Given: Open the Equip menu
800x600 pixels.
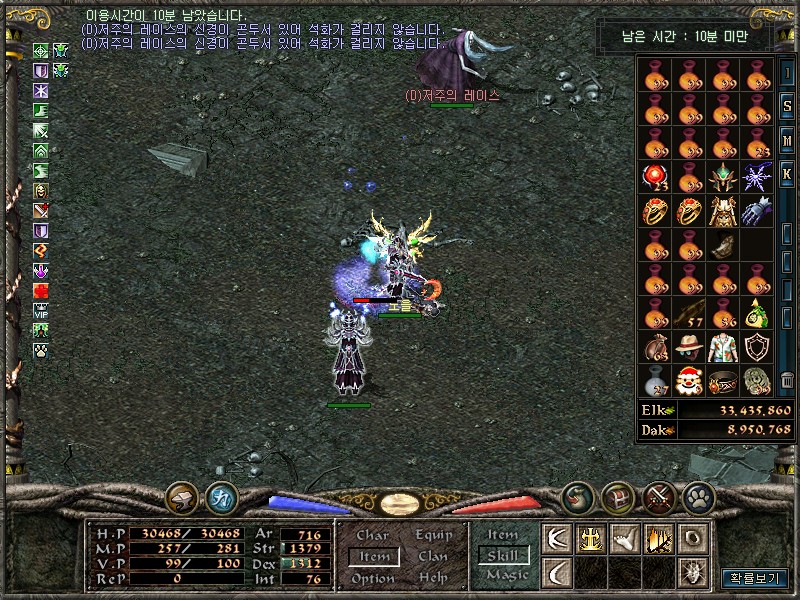Looking at the screenshot, I should coord(433,536).
